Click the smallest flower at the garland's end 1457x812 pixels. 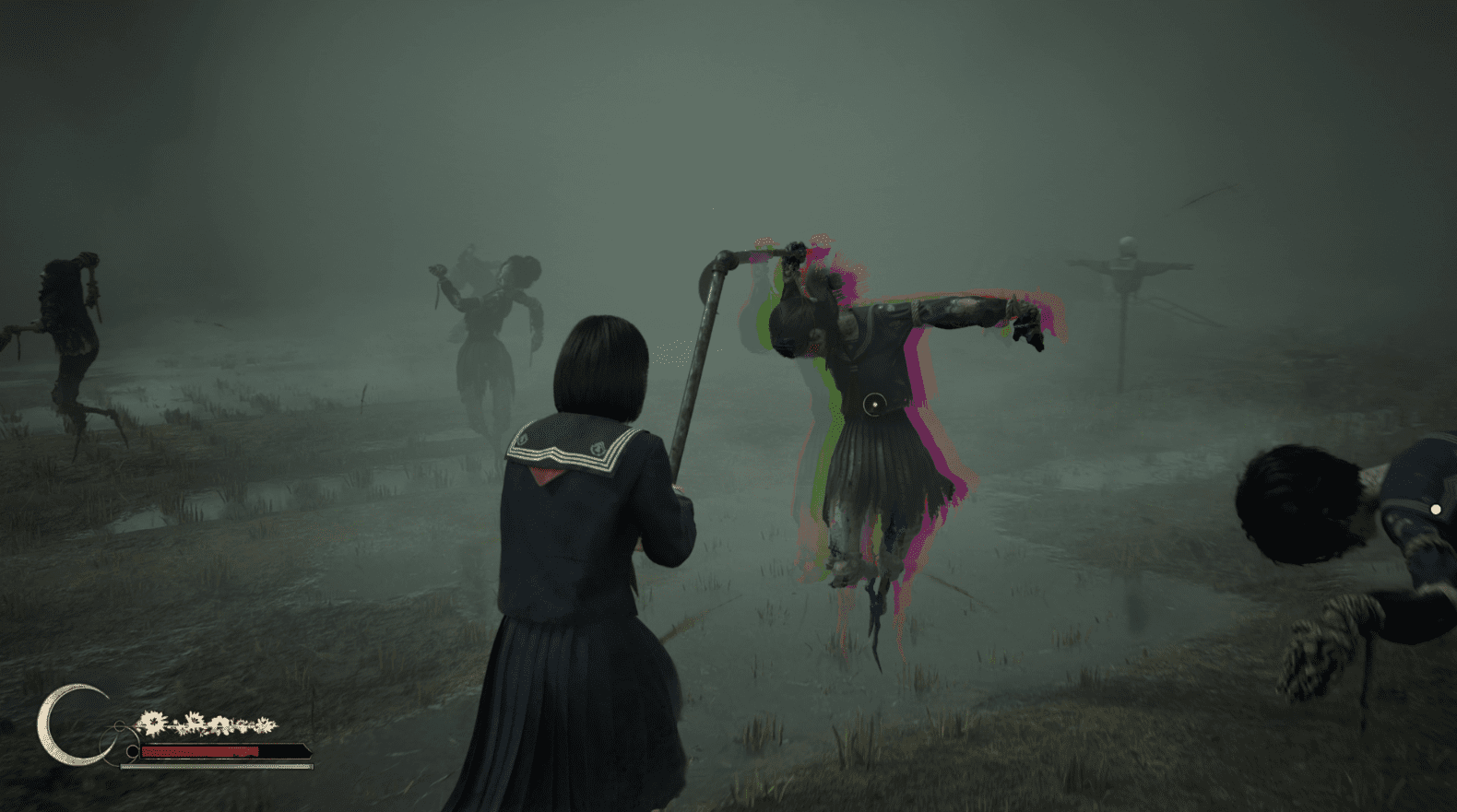pyautogui.click(x=266, y=725)
